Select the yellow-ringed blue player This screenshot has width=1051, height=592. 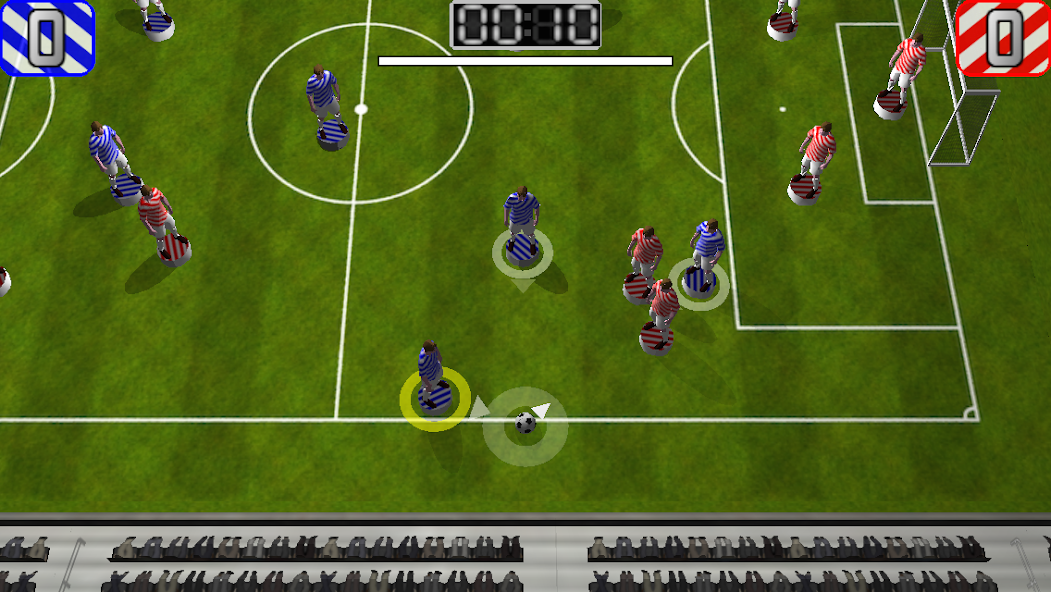point(435,397)
